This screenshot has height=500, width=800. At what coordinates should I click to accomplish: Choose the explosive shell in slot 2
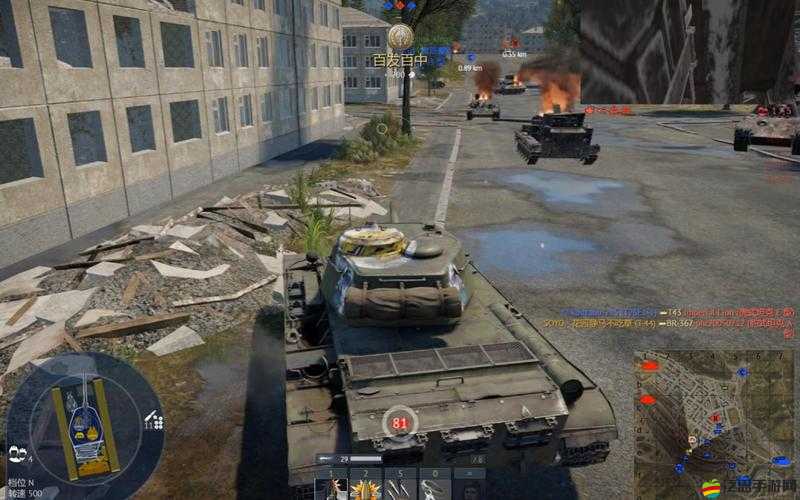pos(365,487)
